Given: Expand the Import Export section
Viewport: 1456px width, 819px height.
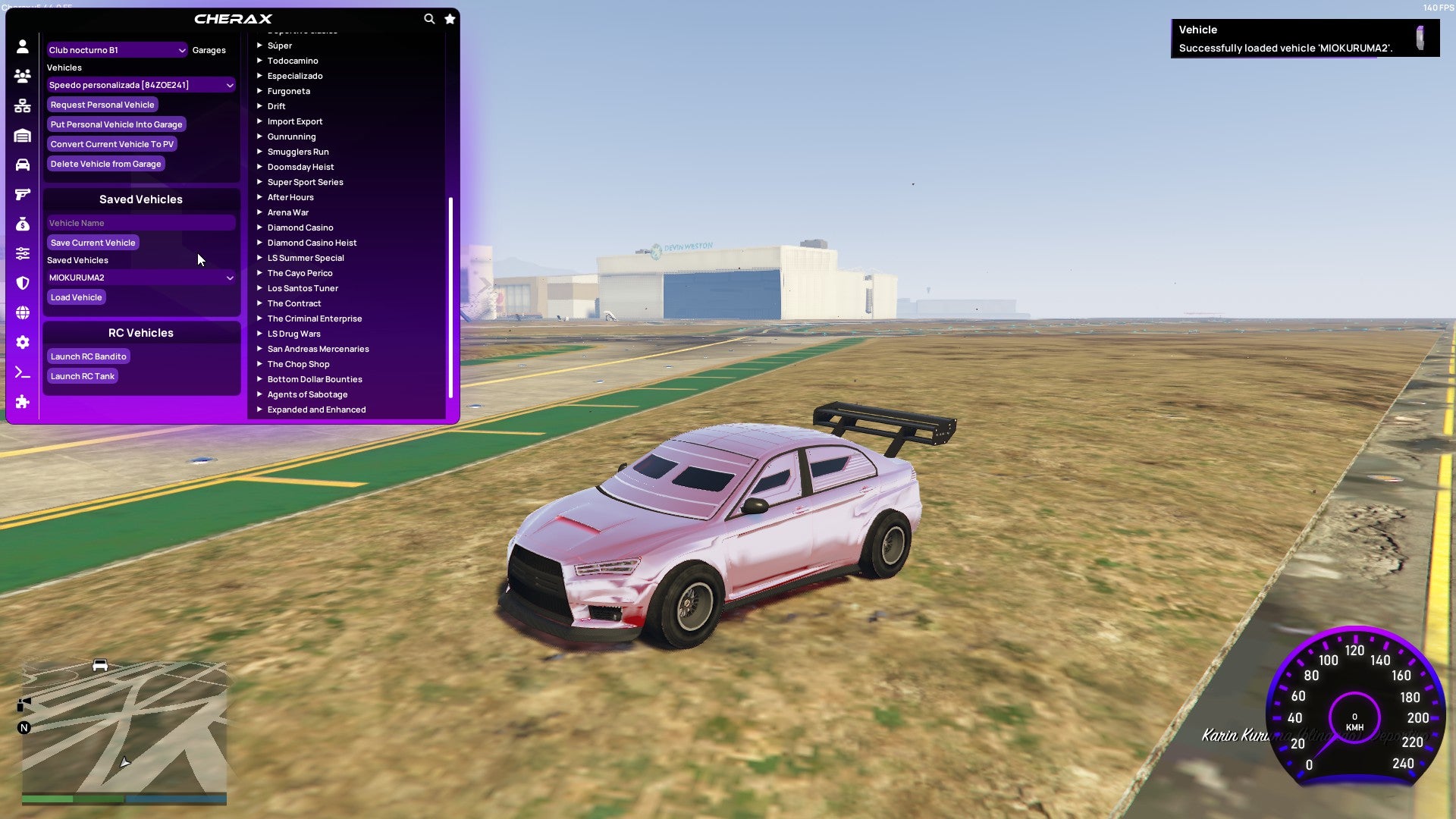Looking at the screenshot, I should tap(295, 121).
